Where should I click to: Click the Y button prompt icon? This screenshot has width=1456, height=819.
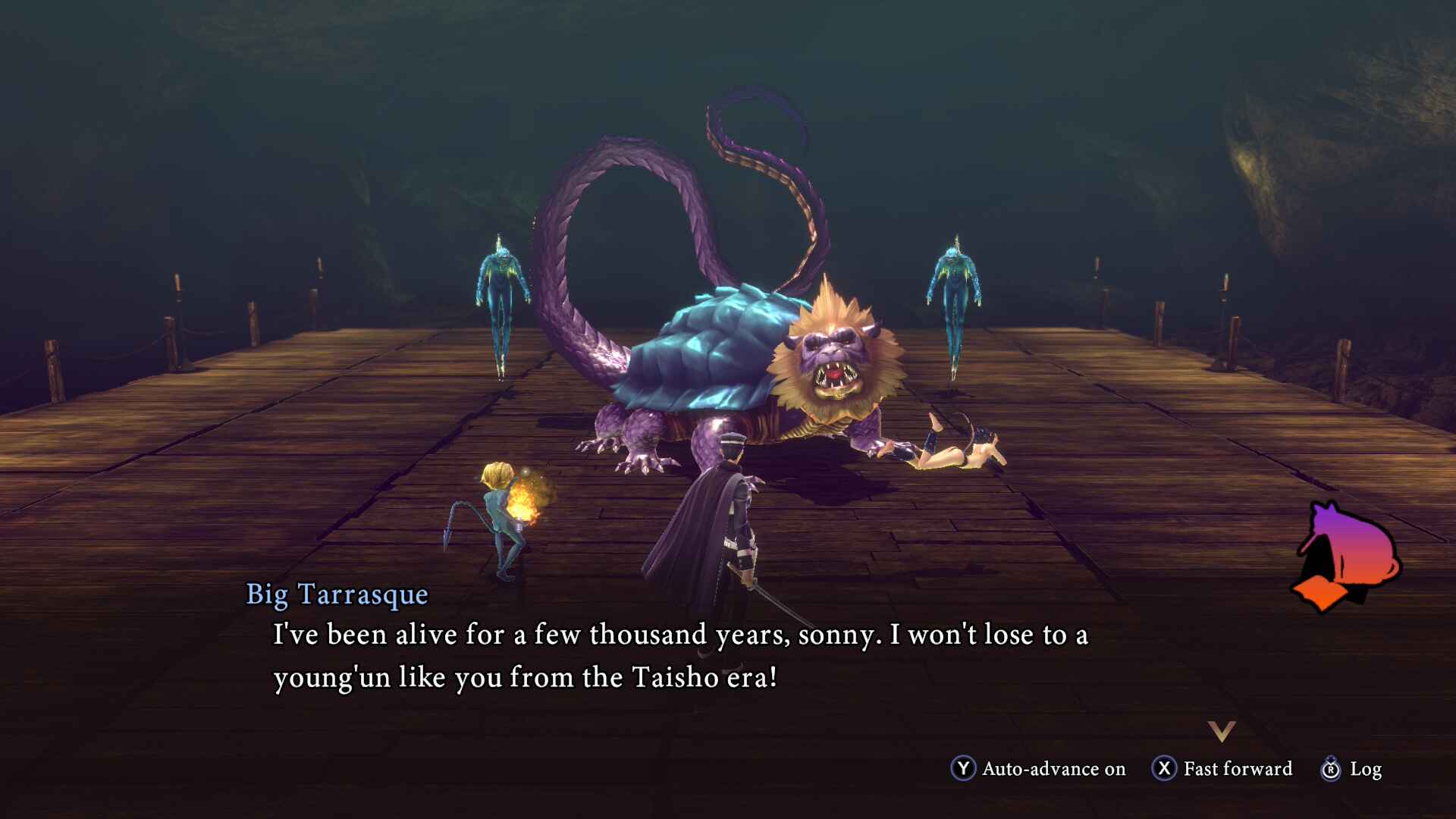click(x=962, y=769)
